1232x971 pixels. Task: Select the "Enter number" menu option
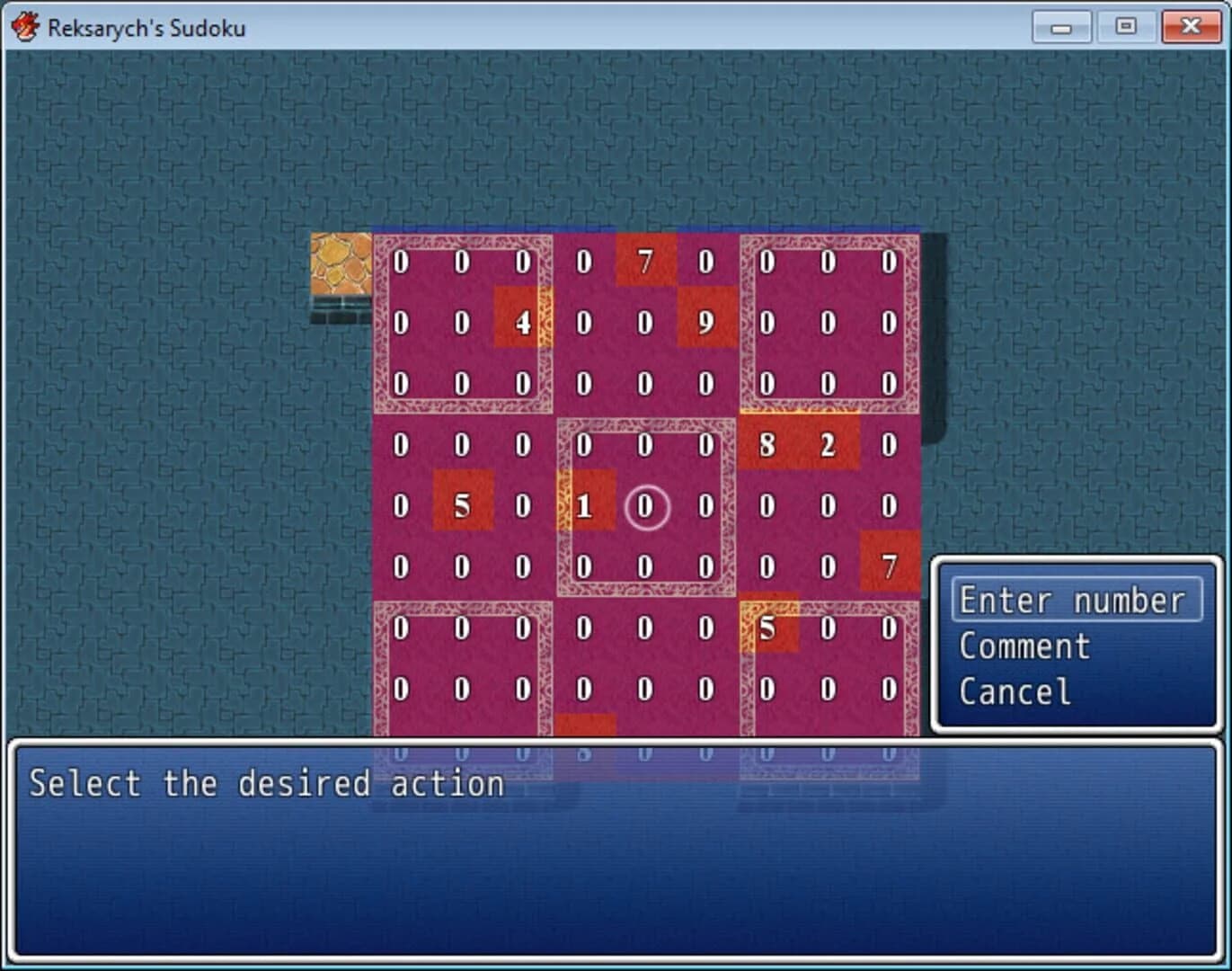[1075, 600]
